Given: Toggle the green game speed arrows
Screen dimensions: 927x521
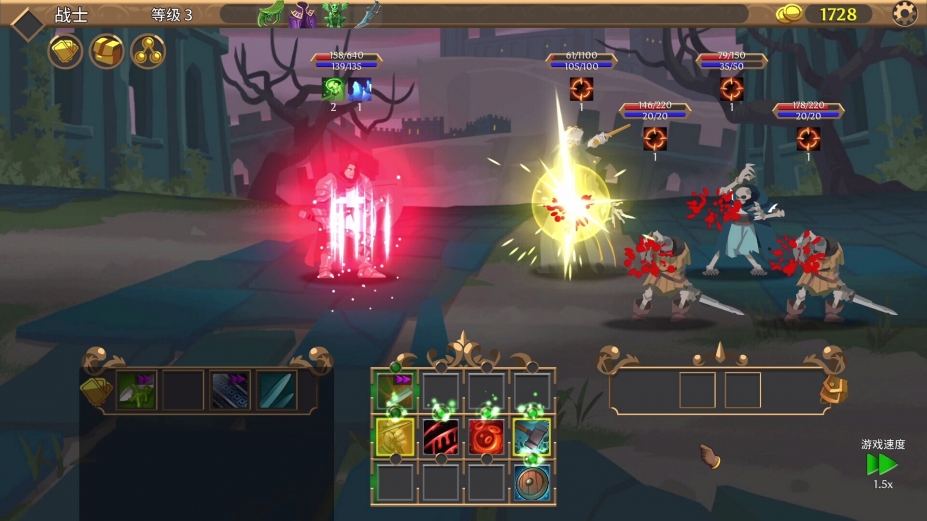Looking at the screenshot, I should click(881, 465).
